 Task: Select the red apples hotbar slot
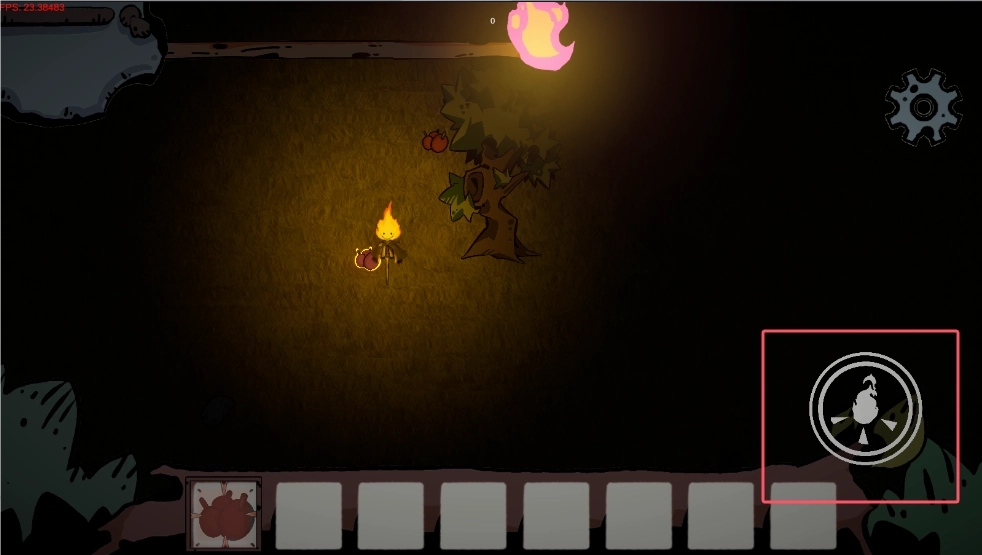(x=224, y=514)
